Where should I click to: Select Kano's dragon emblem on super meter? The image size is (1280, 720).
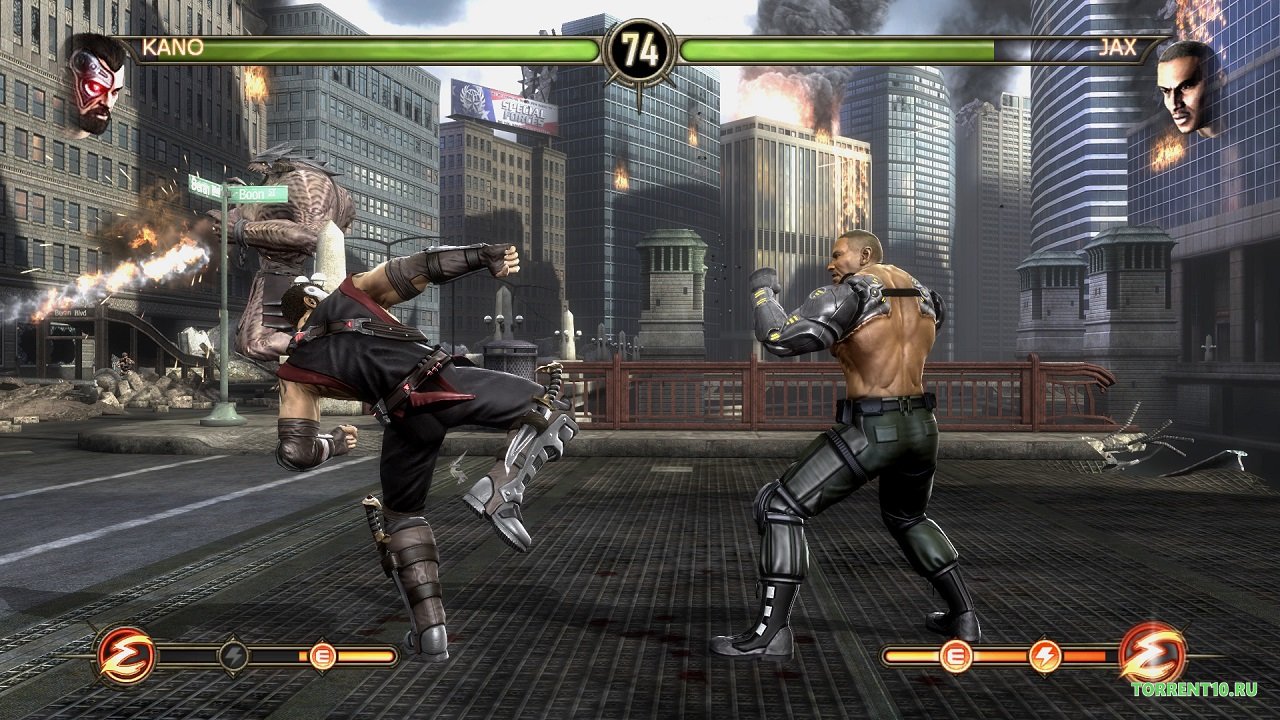126,655
